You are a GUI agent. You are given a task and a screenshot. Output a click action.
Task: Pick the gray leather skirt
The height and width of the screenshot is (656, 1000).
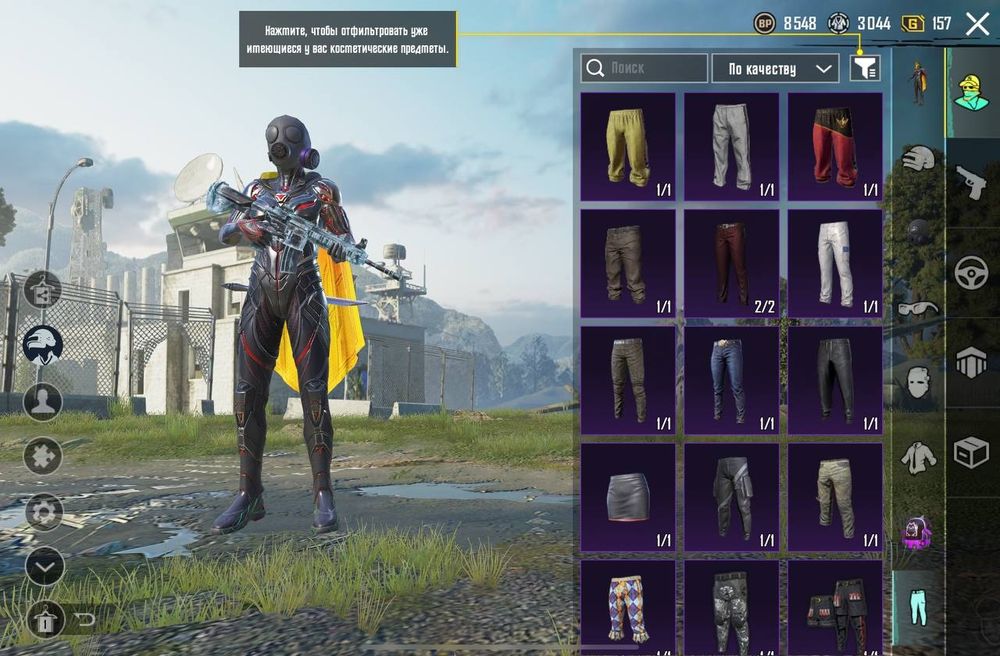(x=628, y=496)
